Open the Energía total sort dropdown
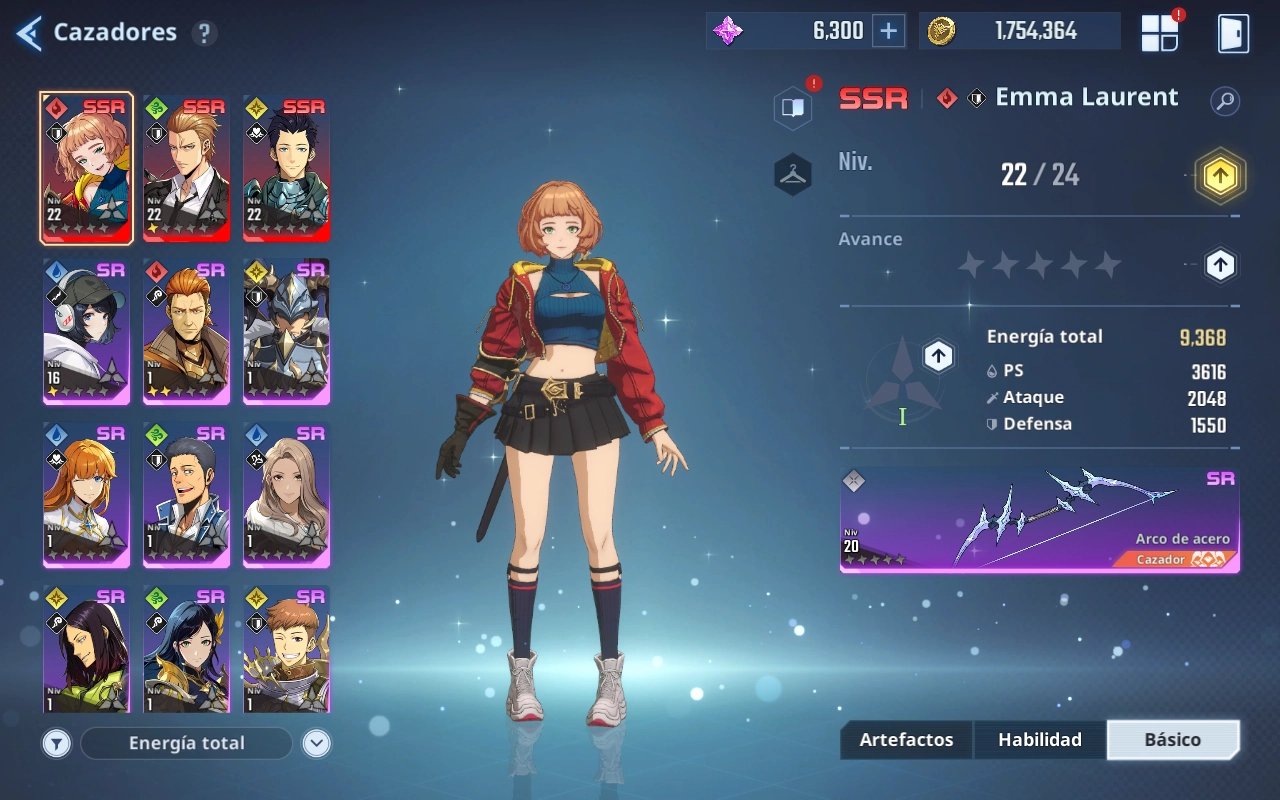1280x800 pixels. pyautogui.click(x=186, y=743)
